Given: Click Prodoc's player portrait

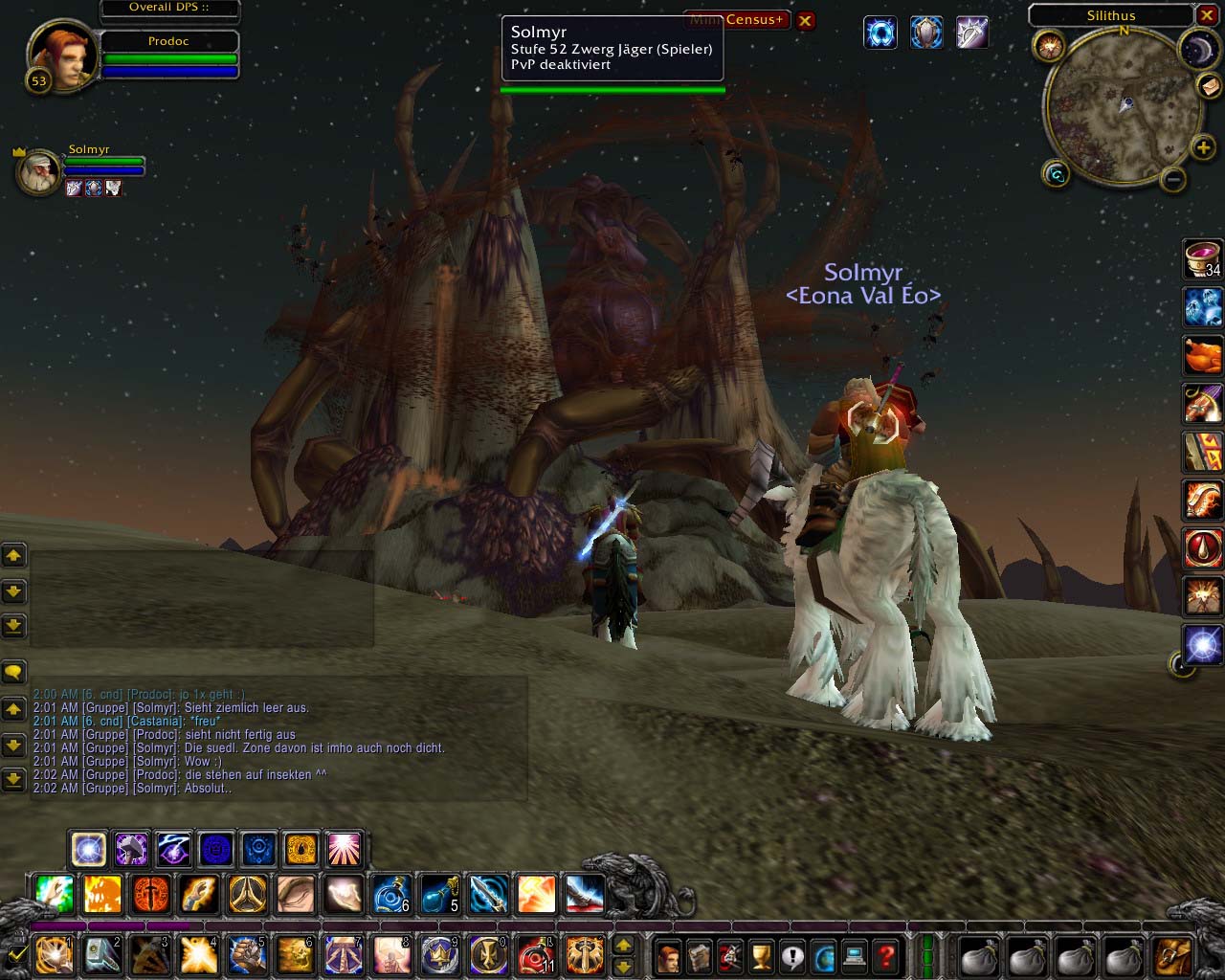Looking at the screenshot, I should click(x=63, y=56).
